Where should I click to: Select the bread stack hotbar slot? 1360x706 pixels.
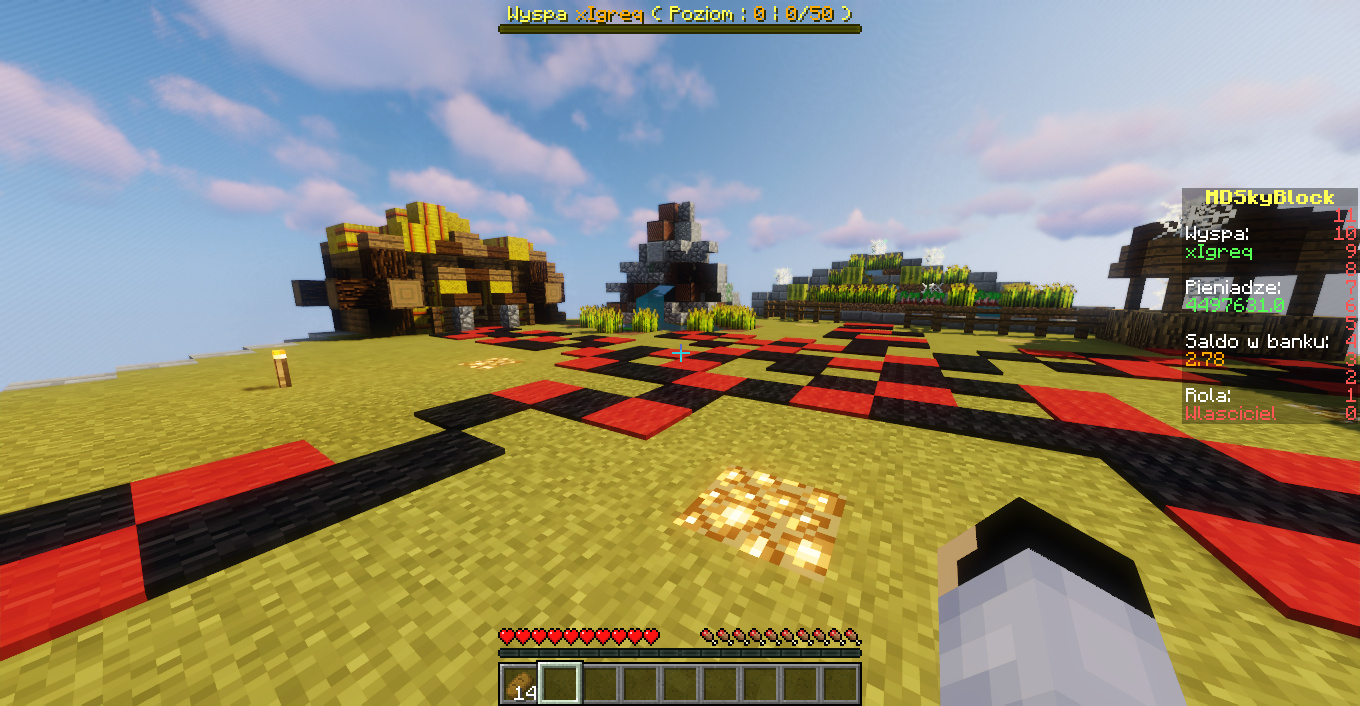point(519,684)
